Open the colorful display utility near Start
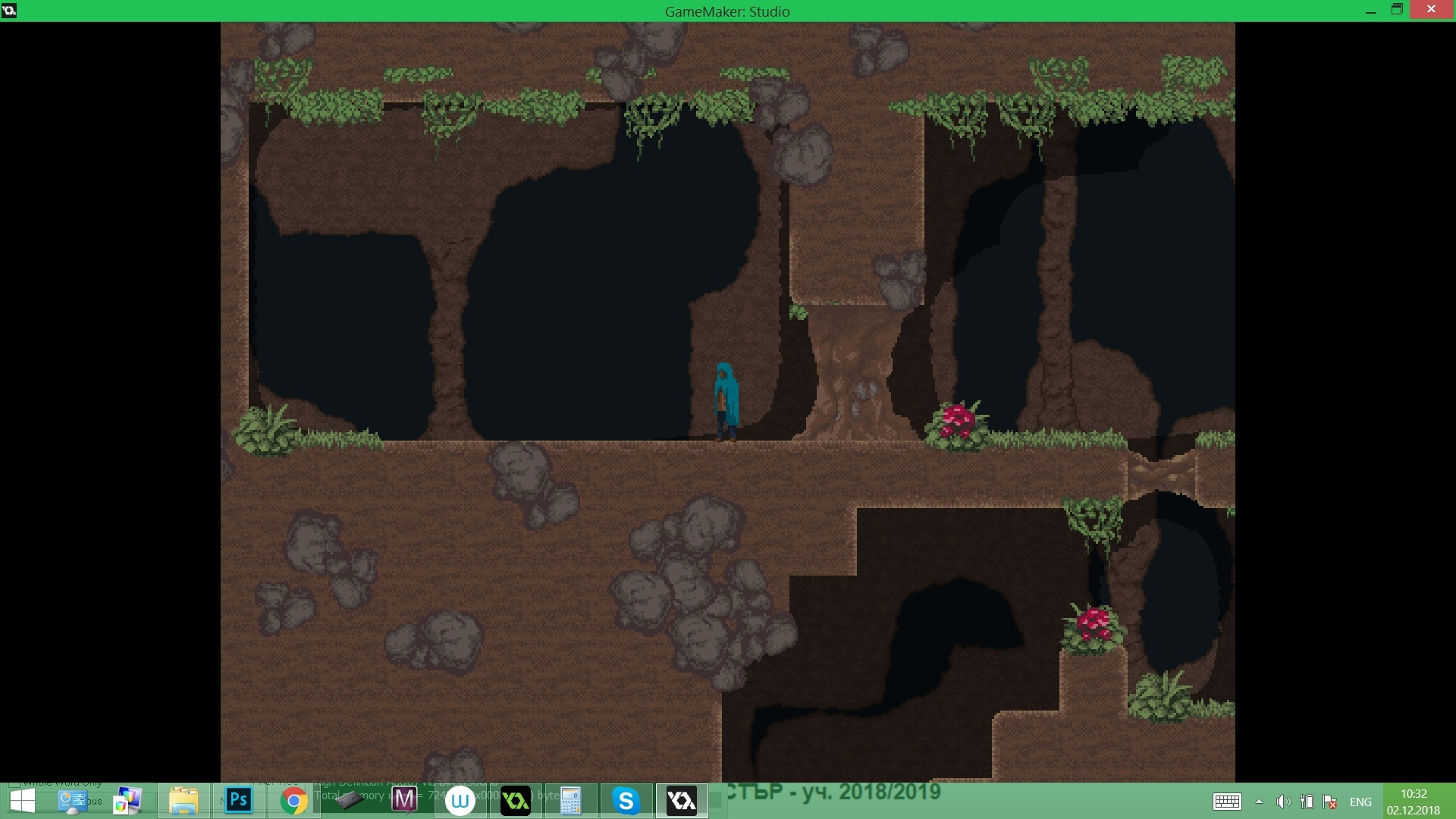This screenshot has height=819, width=1456. pos(127,800)
